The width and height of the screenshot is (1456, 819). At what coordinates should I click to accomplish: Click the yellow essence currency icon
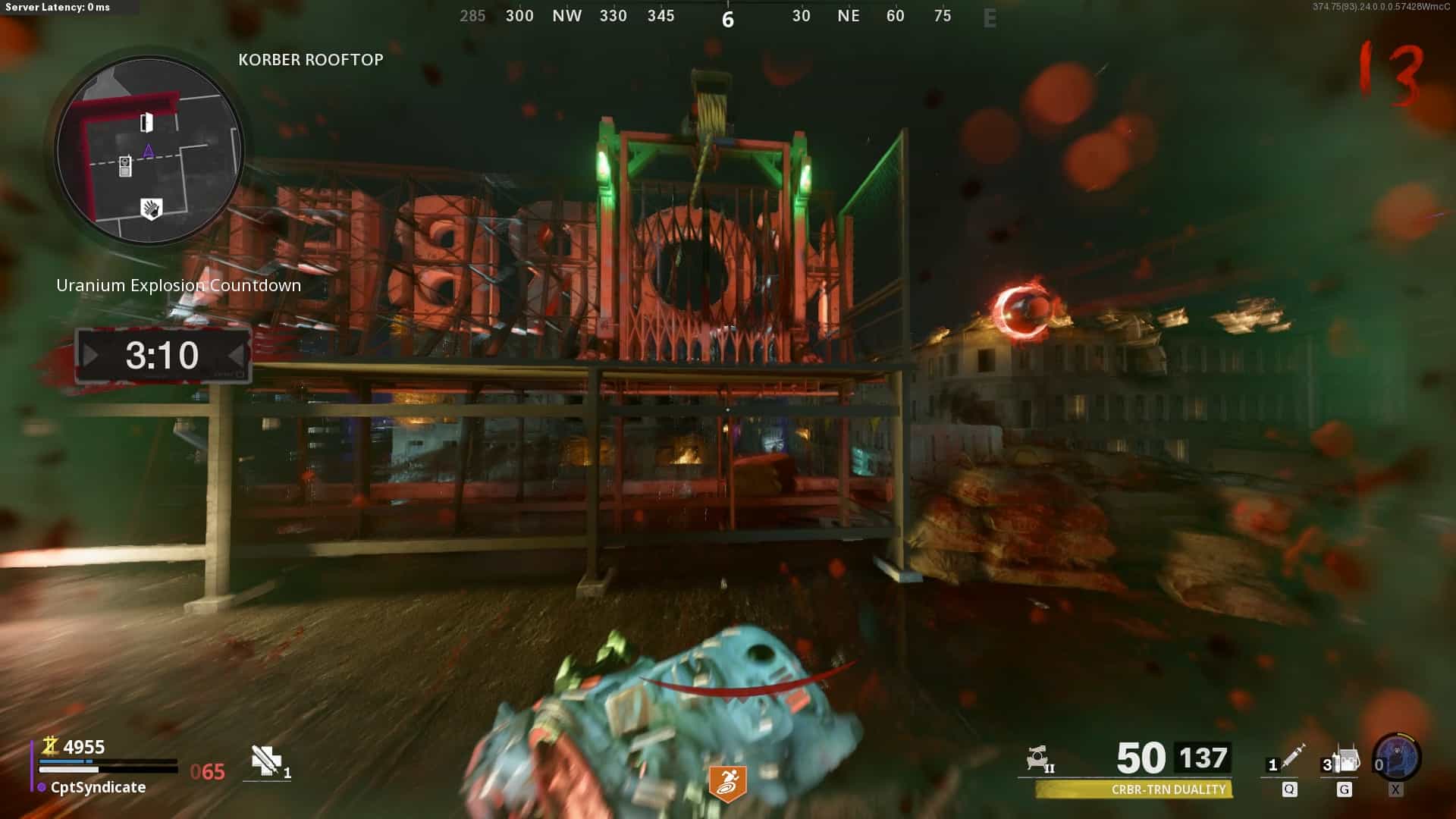[50, 746]
